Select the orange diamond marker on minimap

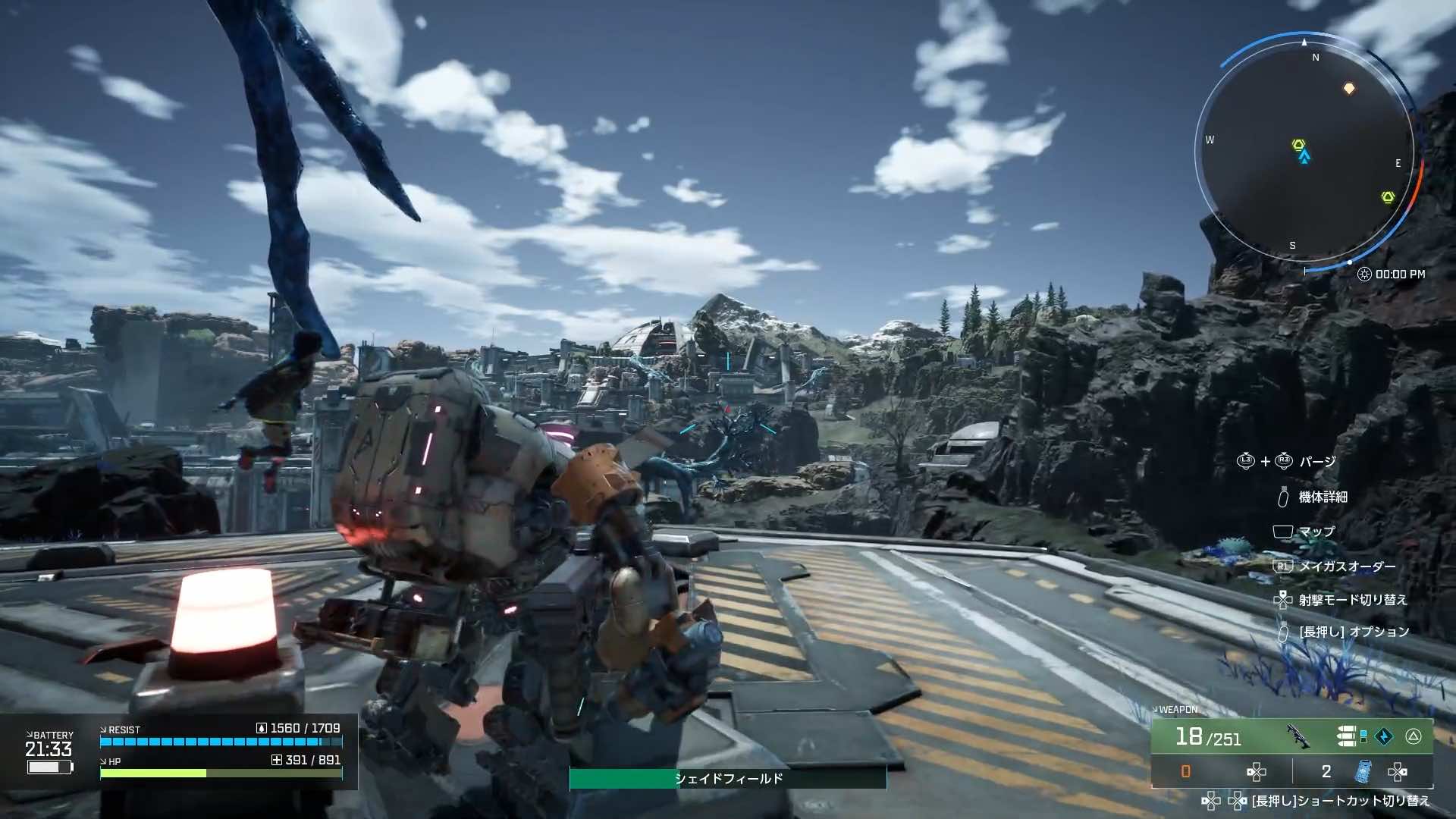pos(1349,89)
